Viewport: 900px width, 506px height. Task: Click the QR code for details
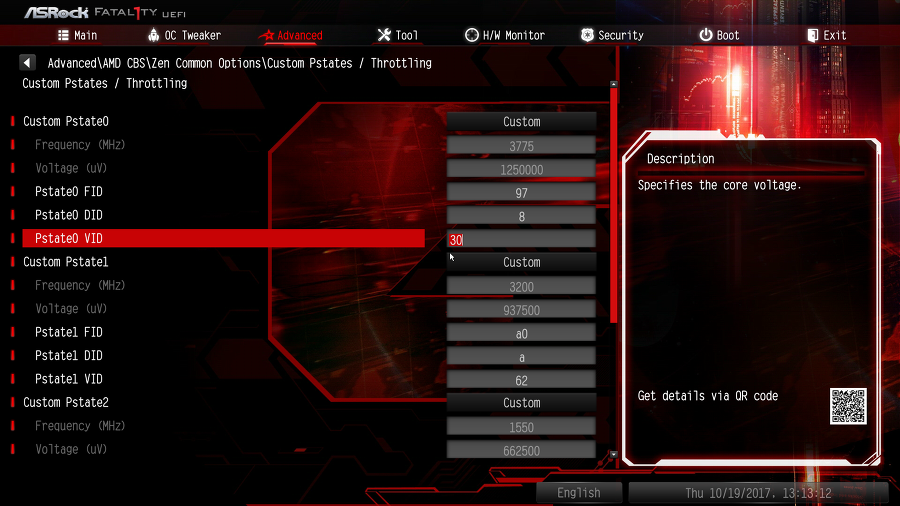click(848, 406)
